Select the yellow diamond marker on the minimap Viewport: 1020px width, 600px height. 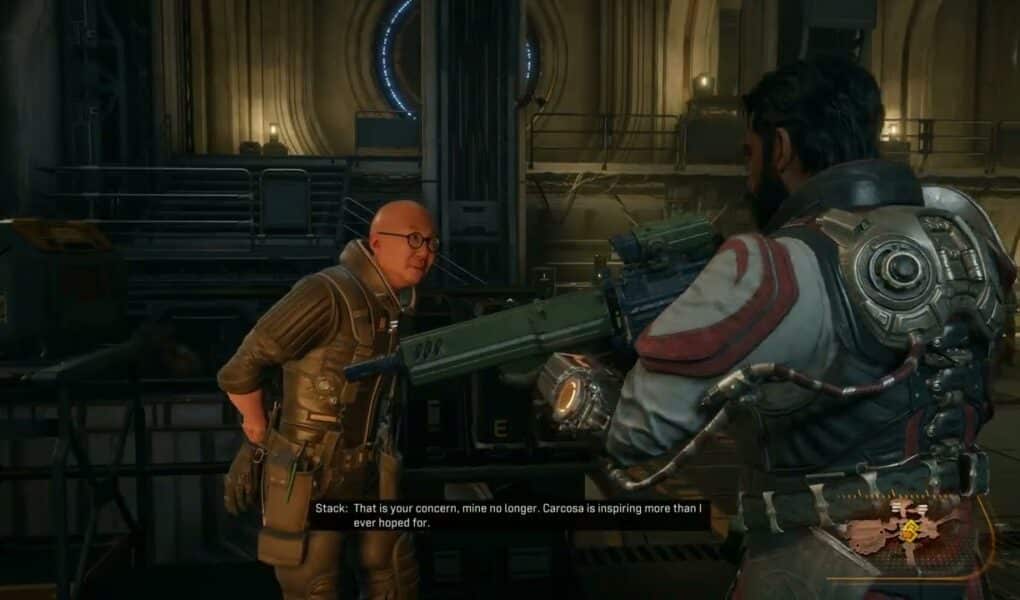pyautogui.click(x=909, y=532)
